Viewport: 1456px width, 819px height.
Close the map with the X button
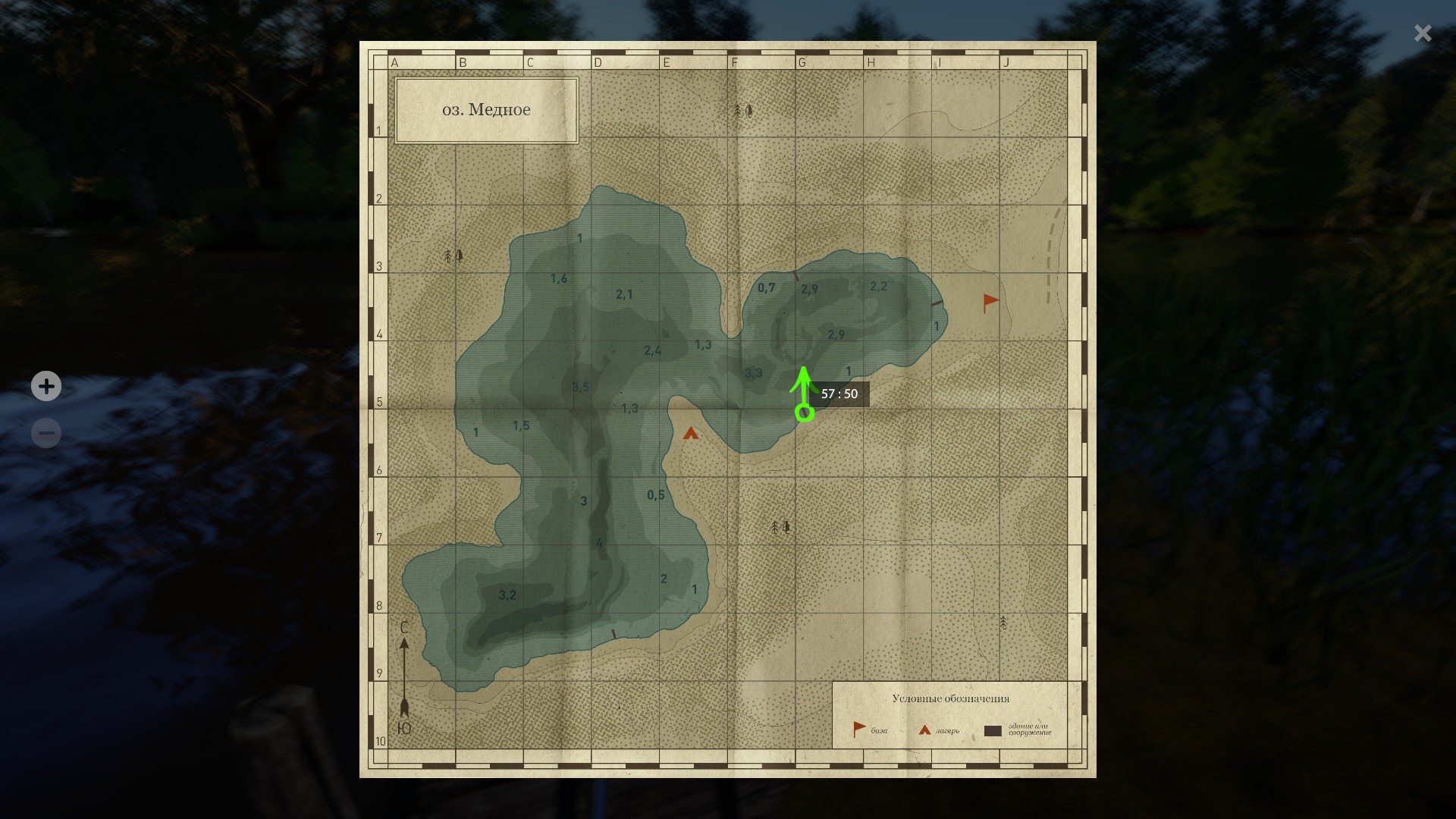pos(1423,33)
